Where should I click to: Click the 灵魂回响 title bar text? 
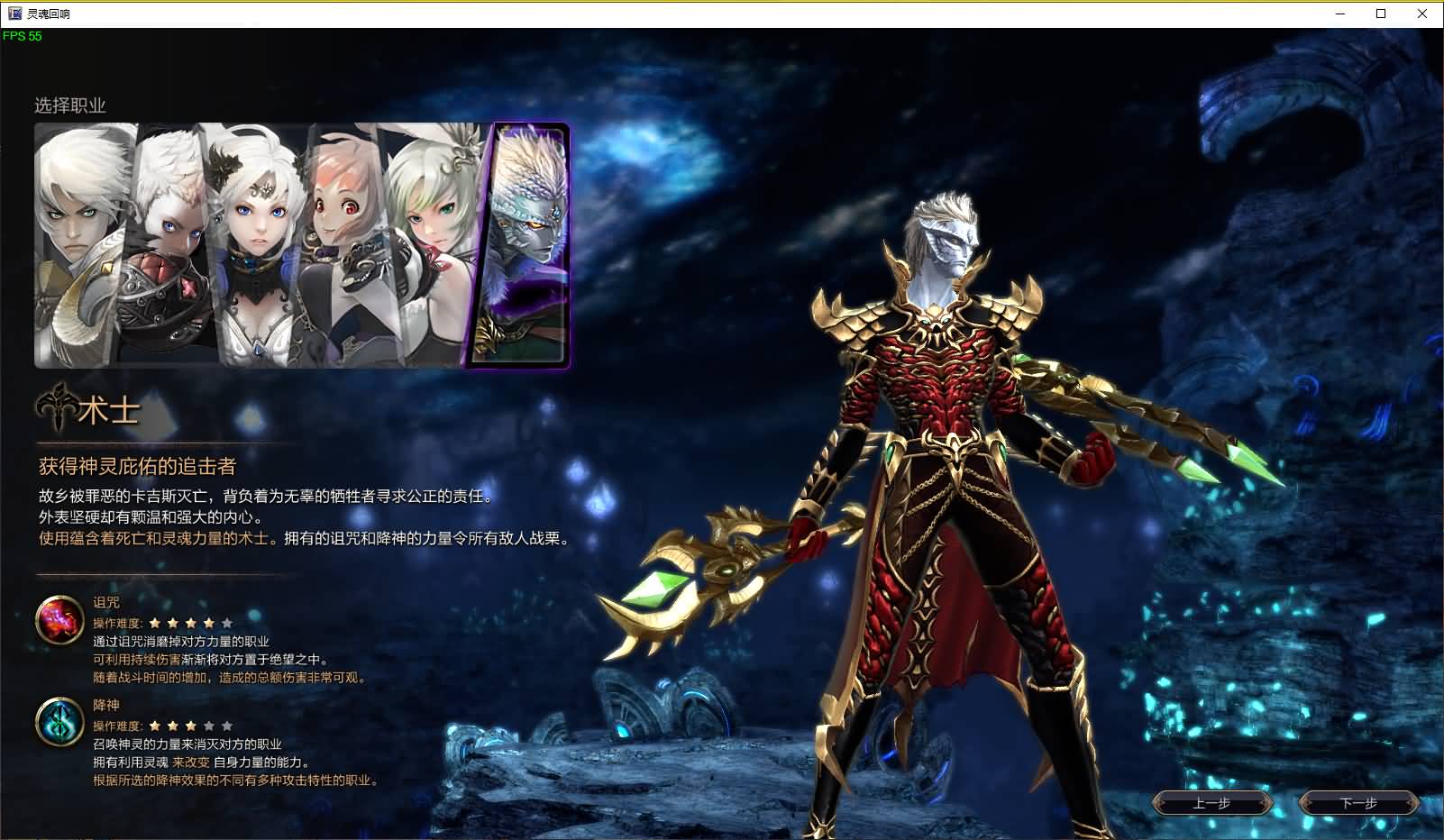click(47, 14)
